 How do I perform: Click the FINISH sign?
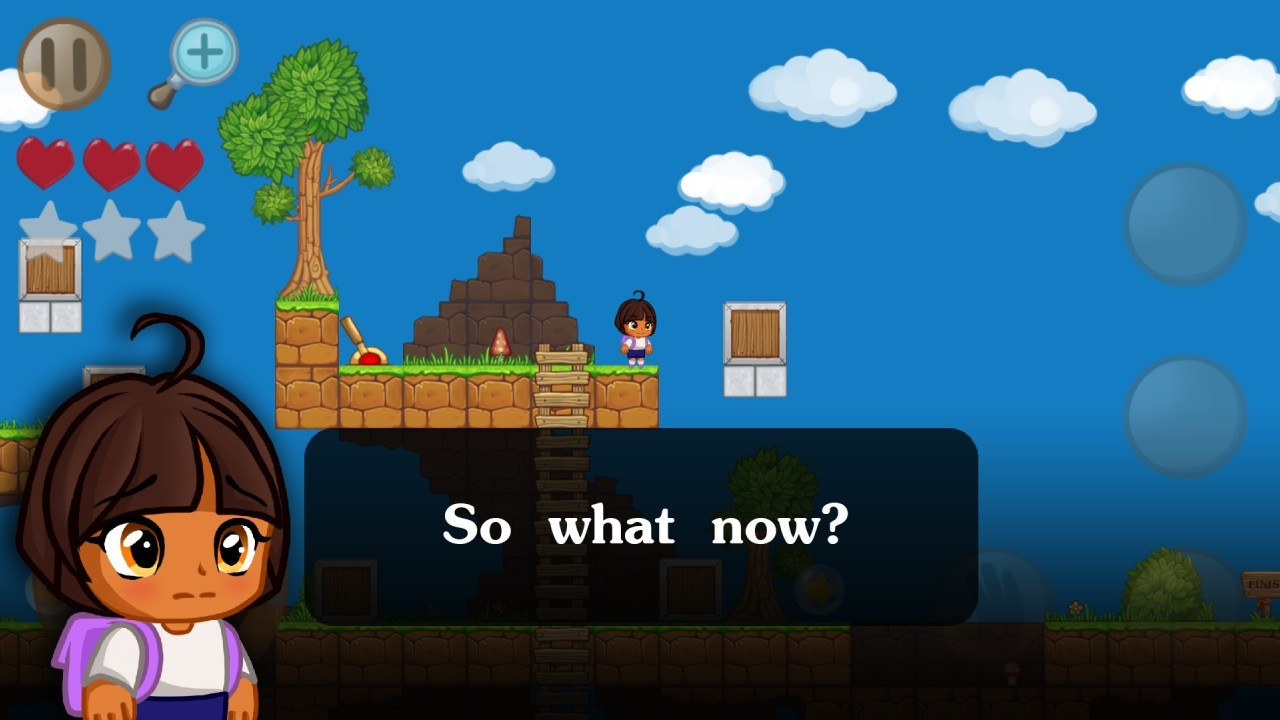[x=1262, y=583]
